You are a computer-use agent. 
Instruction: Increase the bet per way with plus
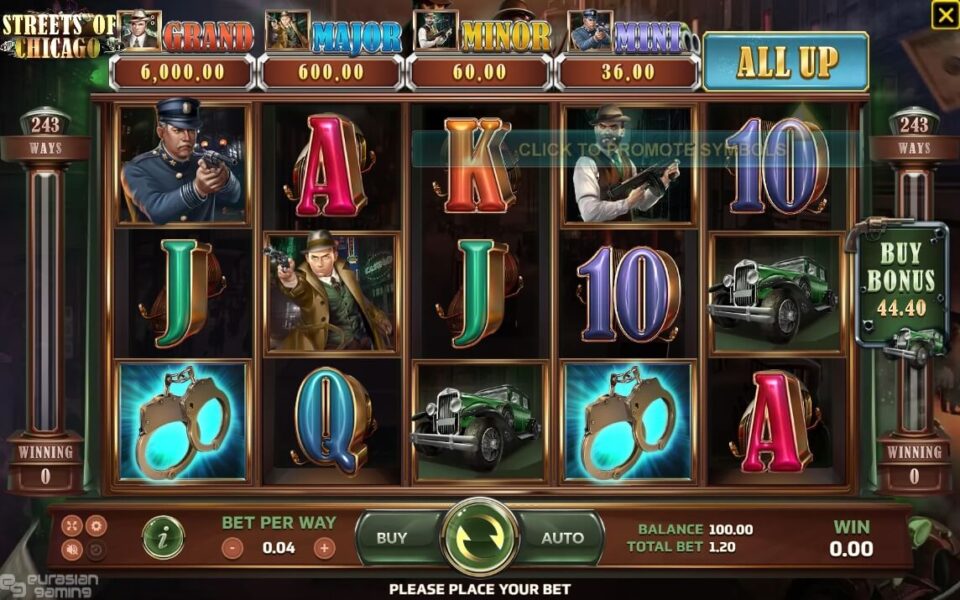point(324,548)
